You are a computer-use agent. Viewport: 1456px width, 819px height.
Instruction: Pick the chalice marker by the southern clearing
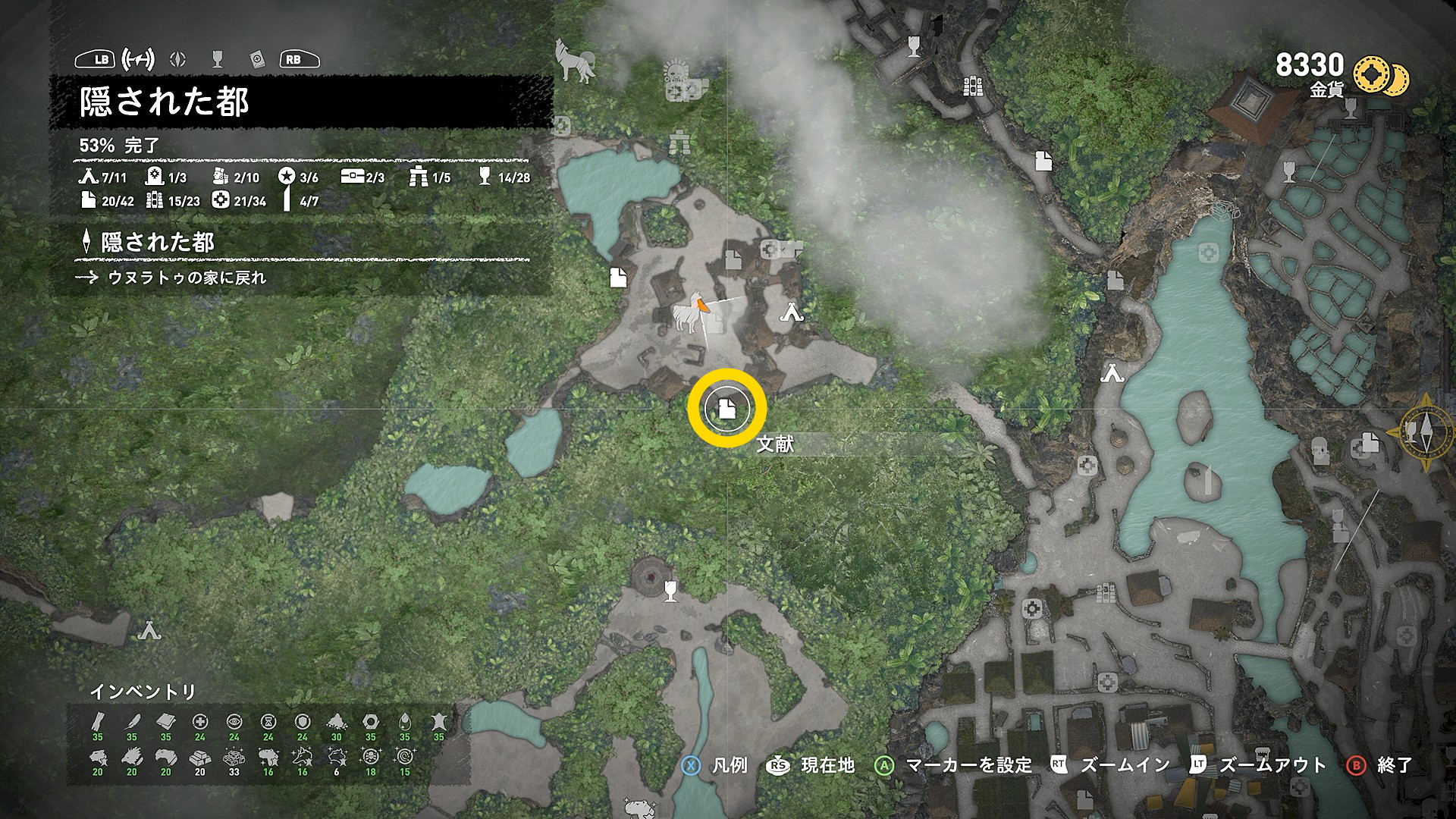point(670,590)
